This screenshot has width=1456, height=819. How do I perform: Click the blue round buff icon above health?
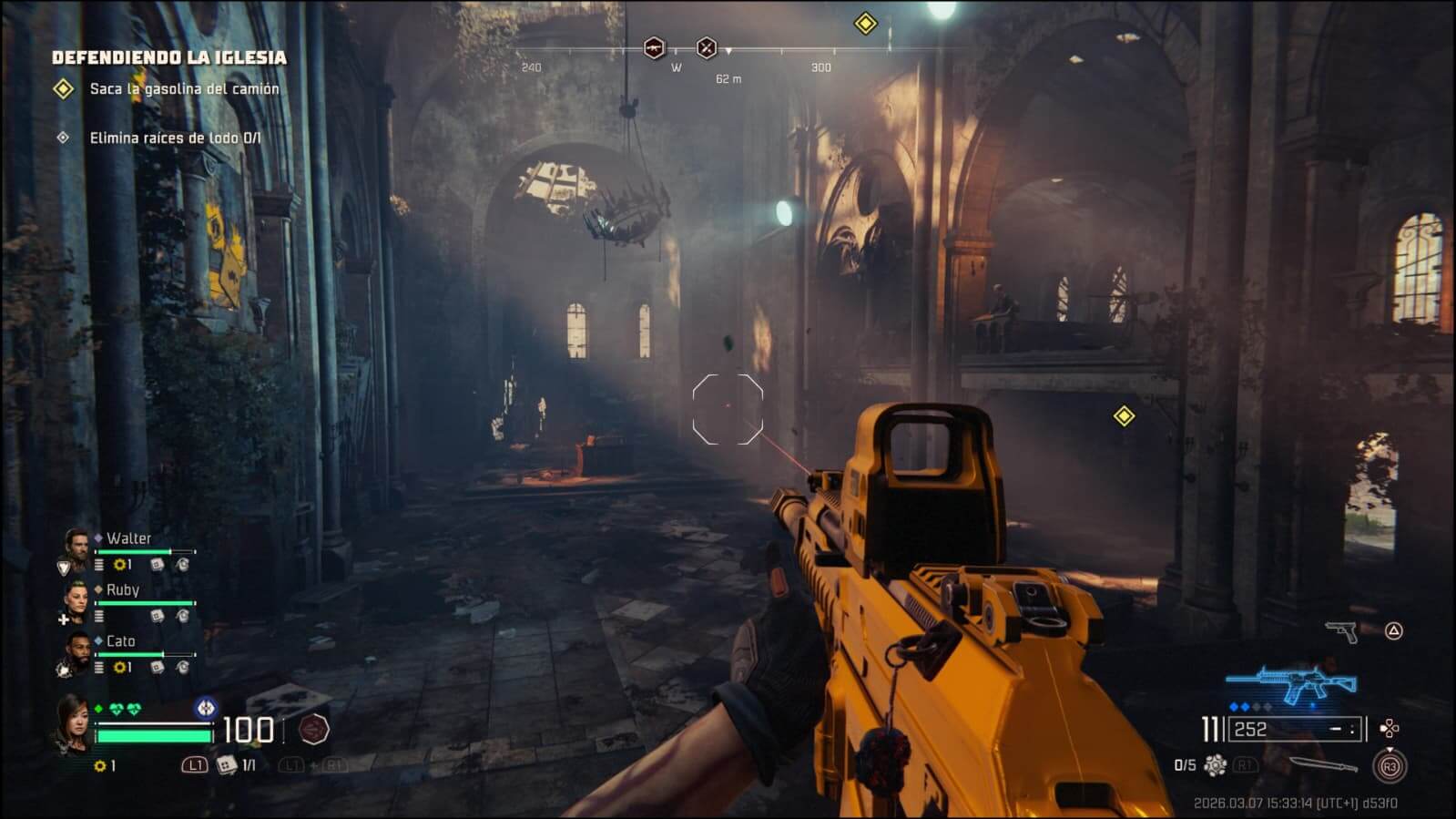coord(207,707)
